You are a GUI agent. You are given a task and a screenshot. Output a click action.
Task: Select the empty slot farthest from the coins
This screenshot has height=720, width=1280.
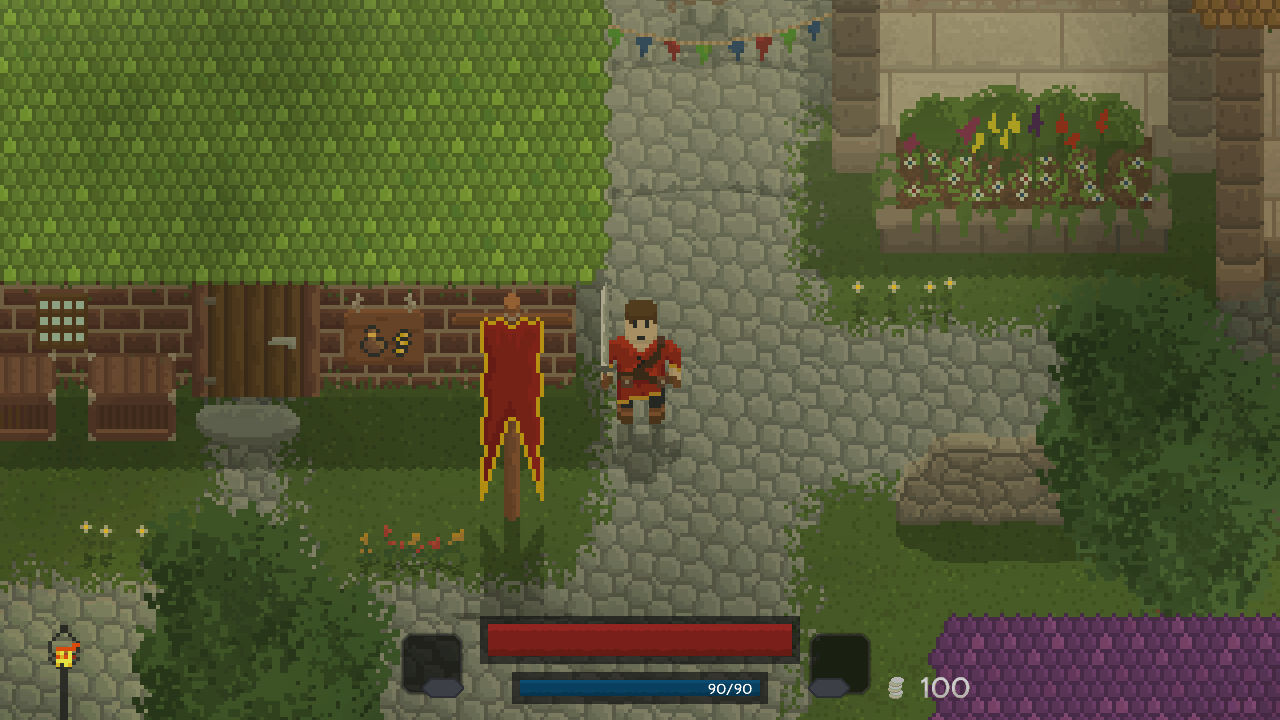click(432, 662)
